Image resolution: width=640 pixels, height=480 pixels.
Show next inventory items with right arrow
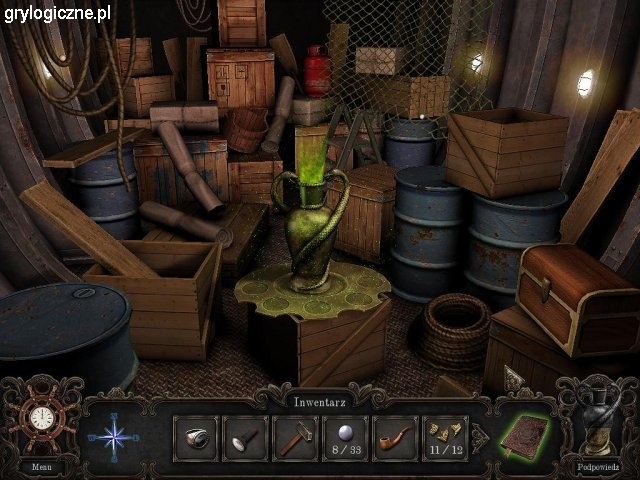click(x=479, y=438)
